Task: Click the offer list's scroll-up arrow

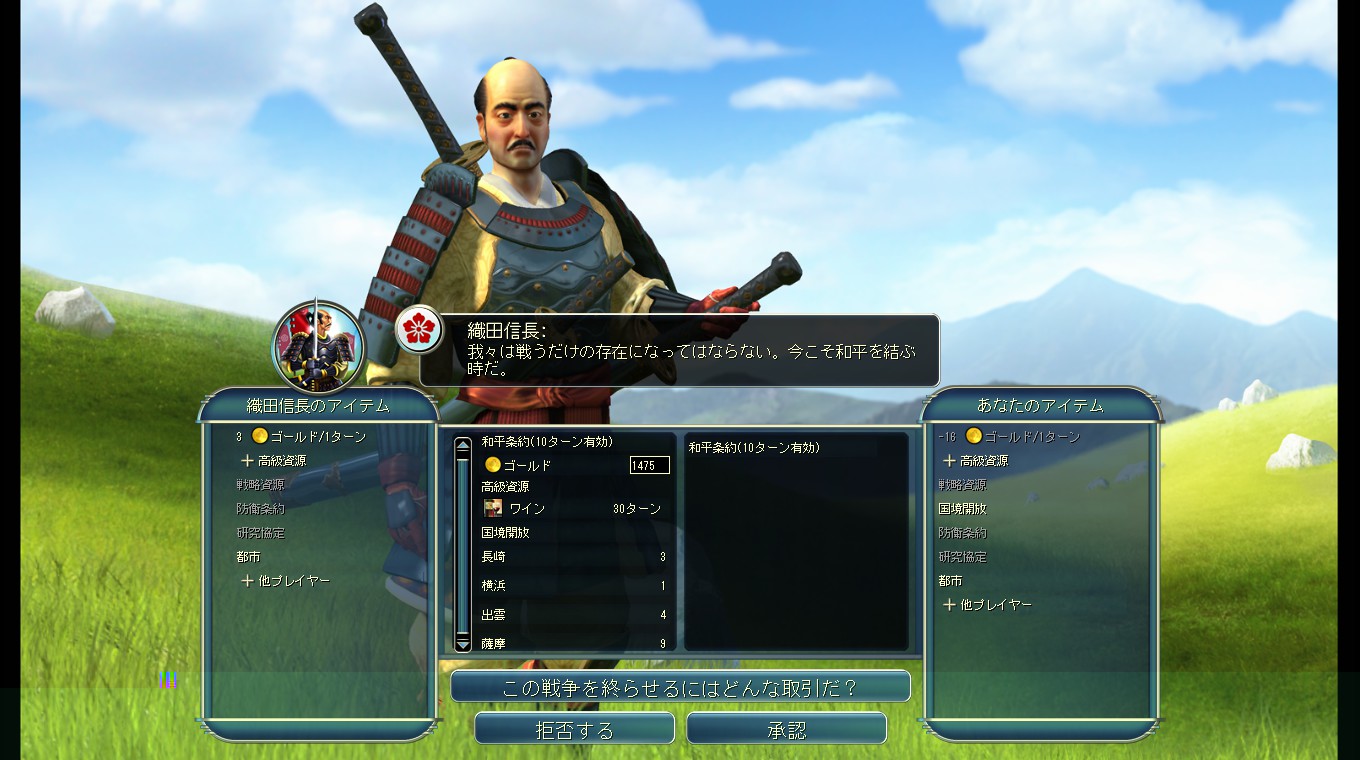Action: [x=462, y=443]
